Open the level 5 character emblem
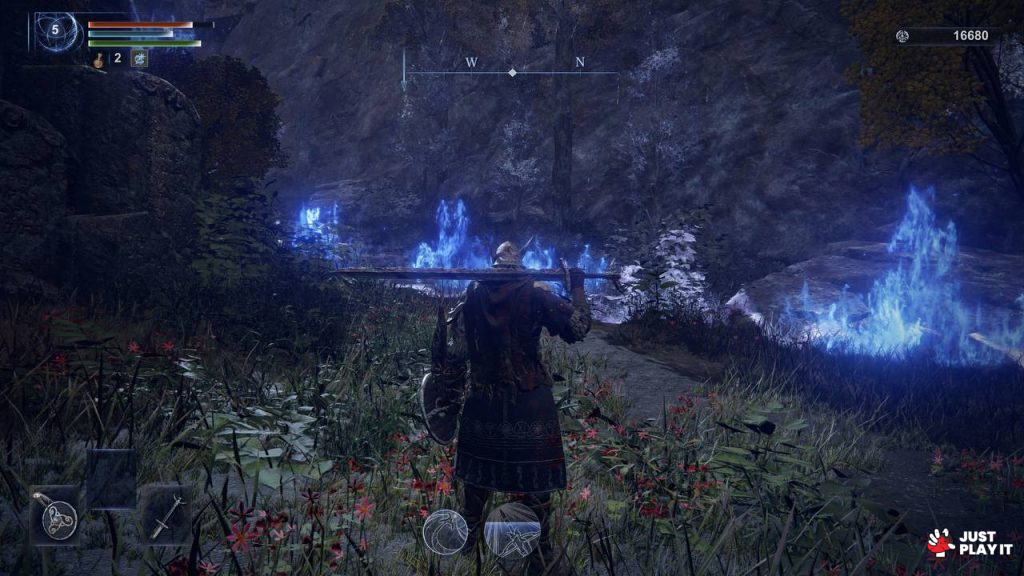1024x576 pixels. (55, 32)
